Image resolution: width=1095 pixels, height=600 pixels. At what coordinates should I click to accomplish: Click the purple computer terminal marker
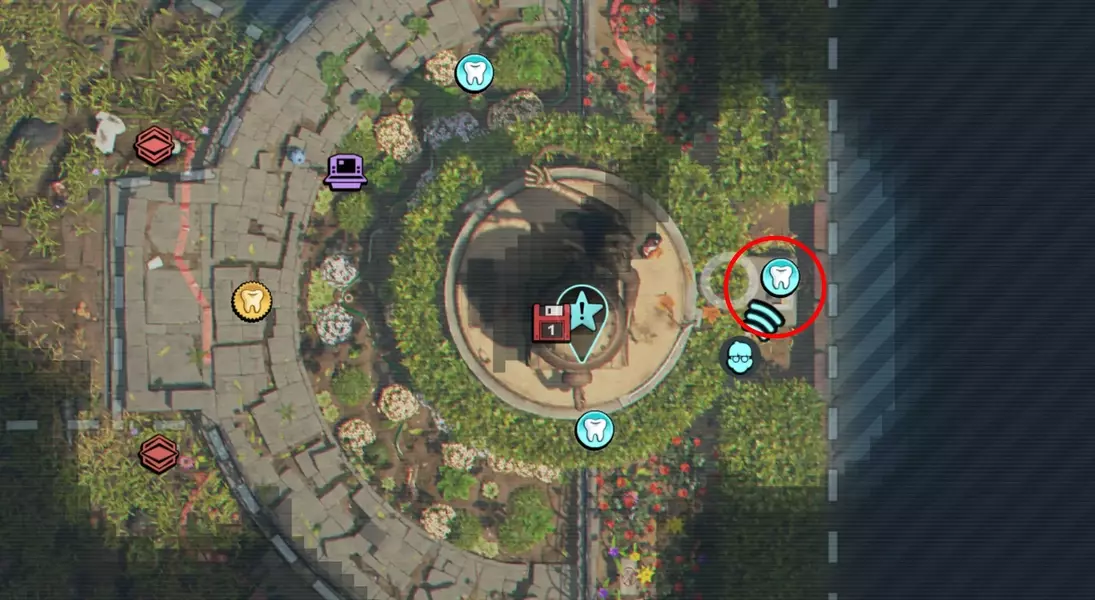[346, 171]
